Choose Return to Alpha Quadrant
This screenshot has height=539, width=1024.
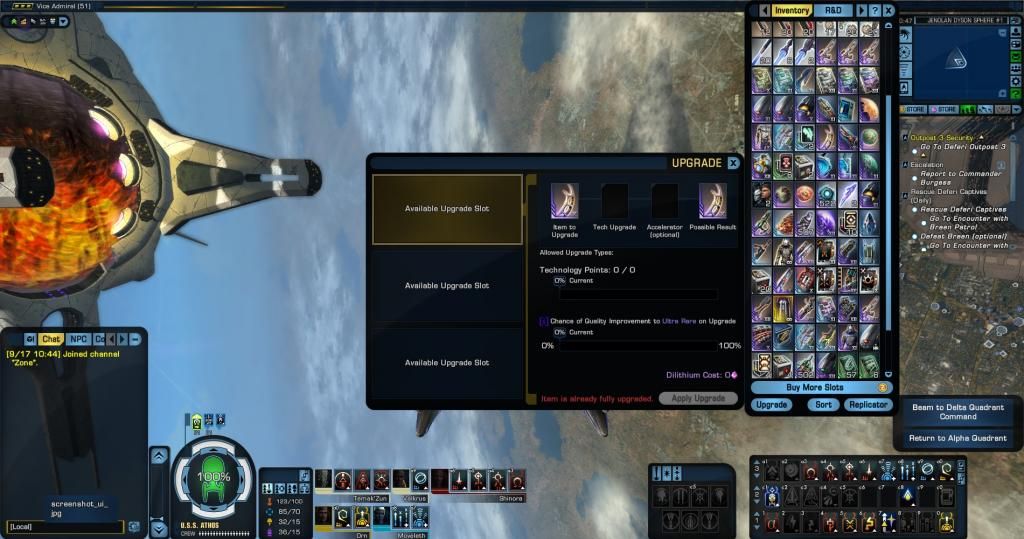[958, 438]
